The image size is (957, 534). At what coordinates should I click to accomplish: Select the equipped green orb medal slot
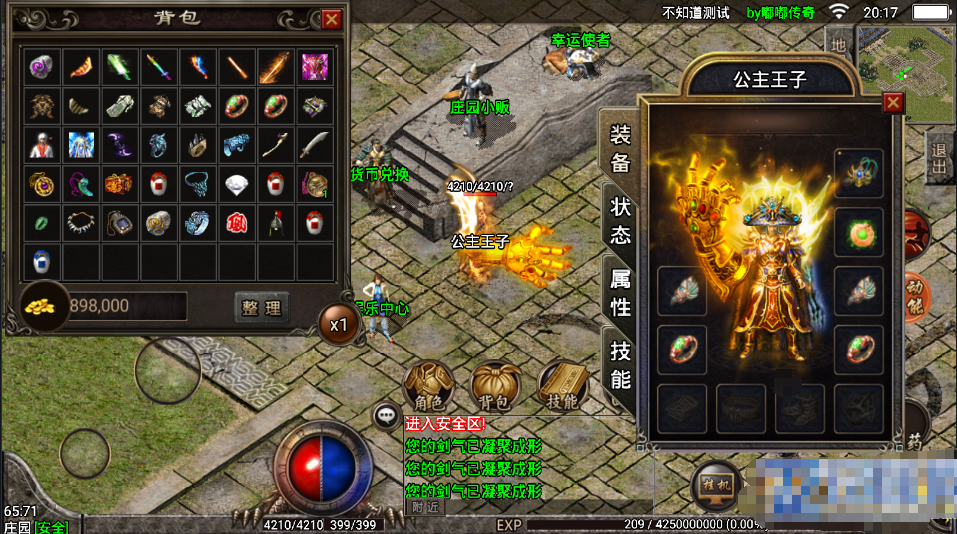tap(858, 232)
